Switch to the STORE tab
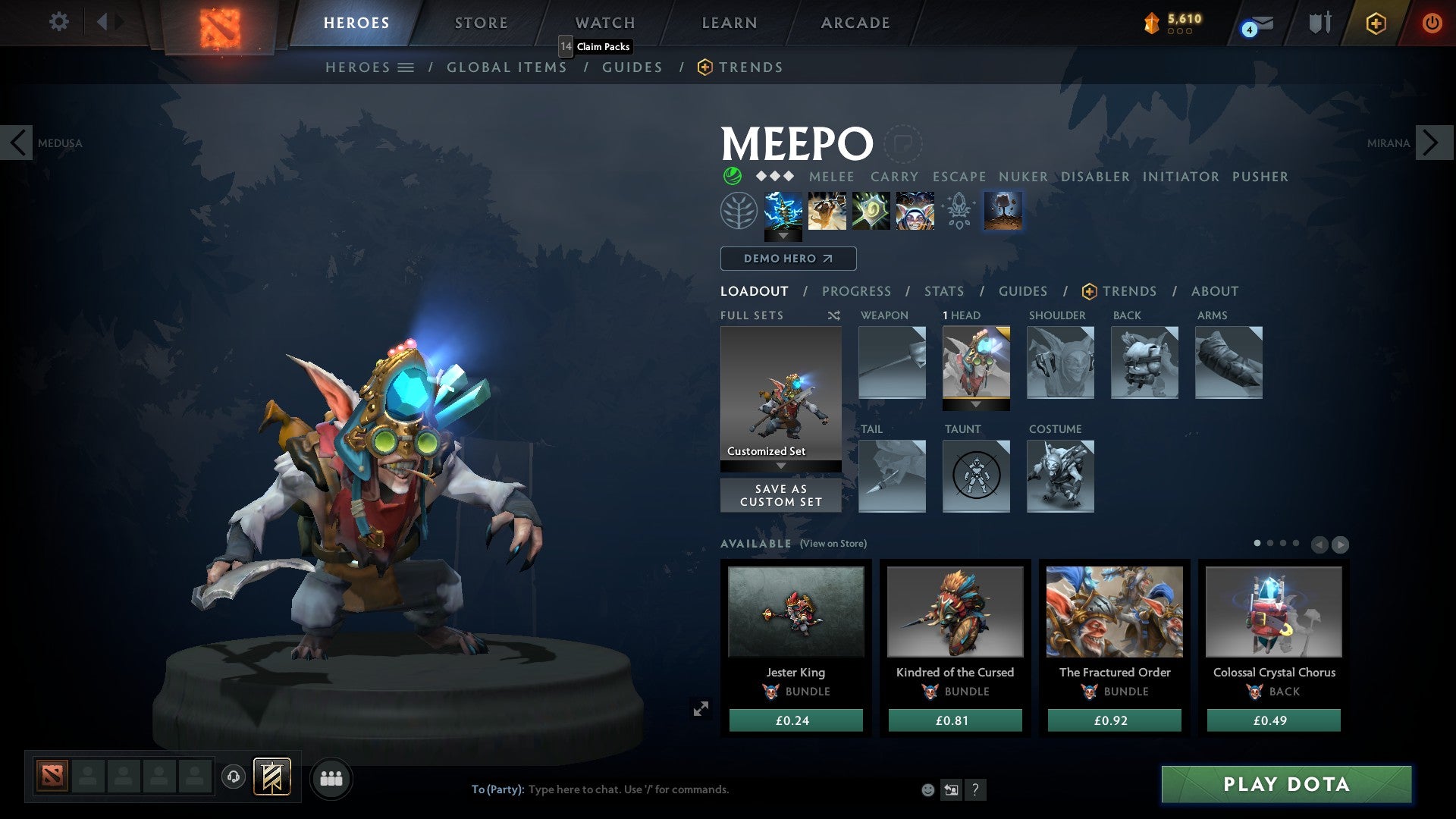 coord(480,23)
